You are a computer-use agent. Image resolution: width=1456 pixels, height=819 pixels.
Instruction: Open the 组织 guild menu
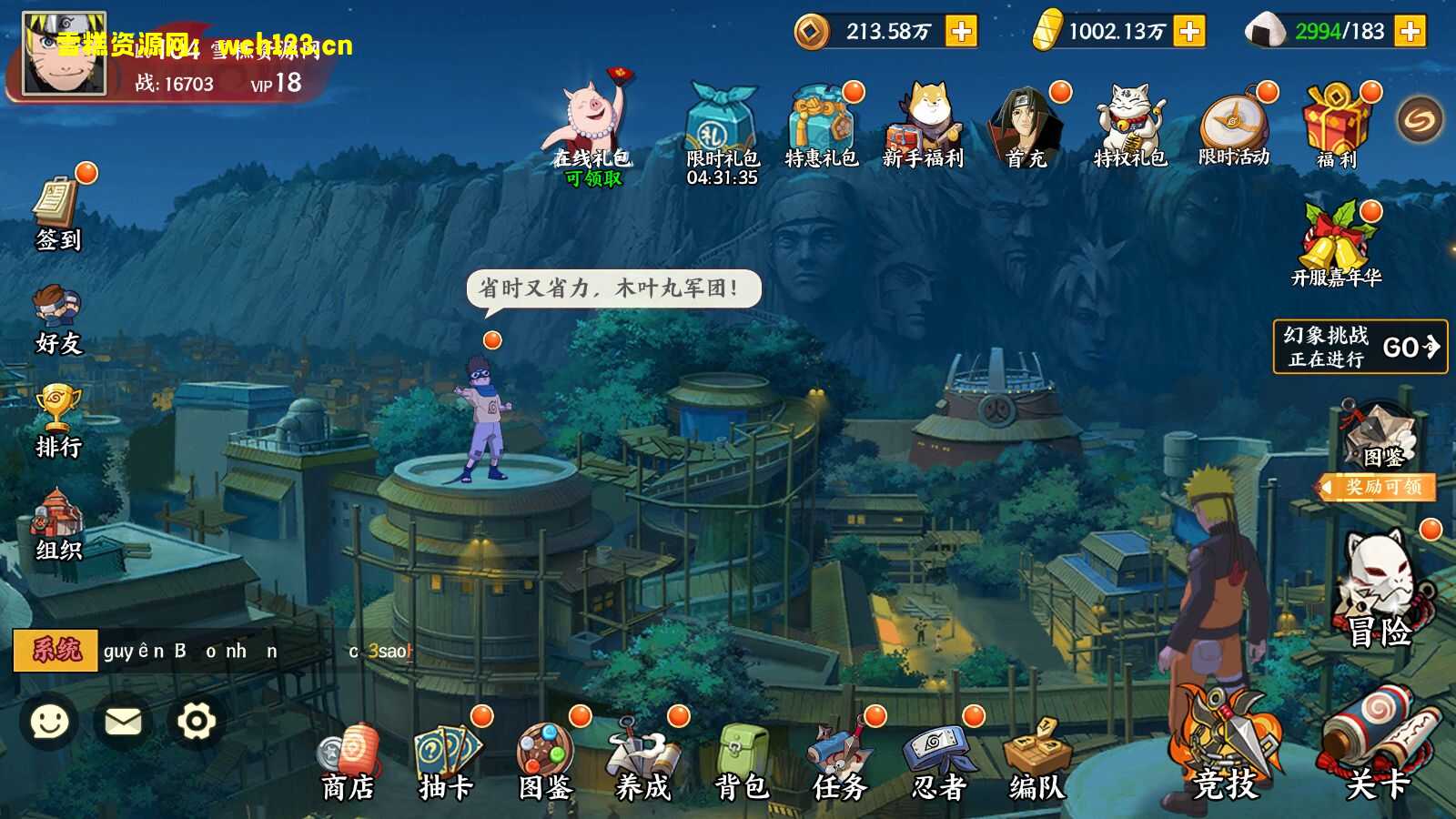coord(57,523)
